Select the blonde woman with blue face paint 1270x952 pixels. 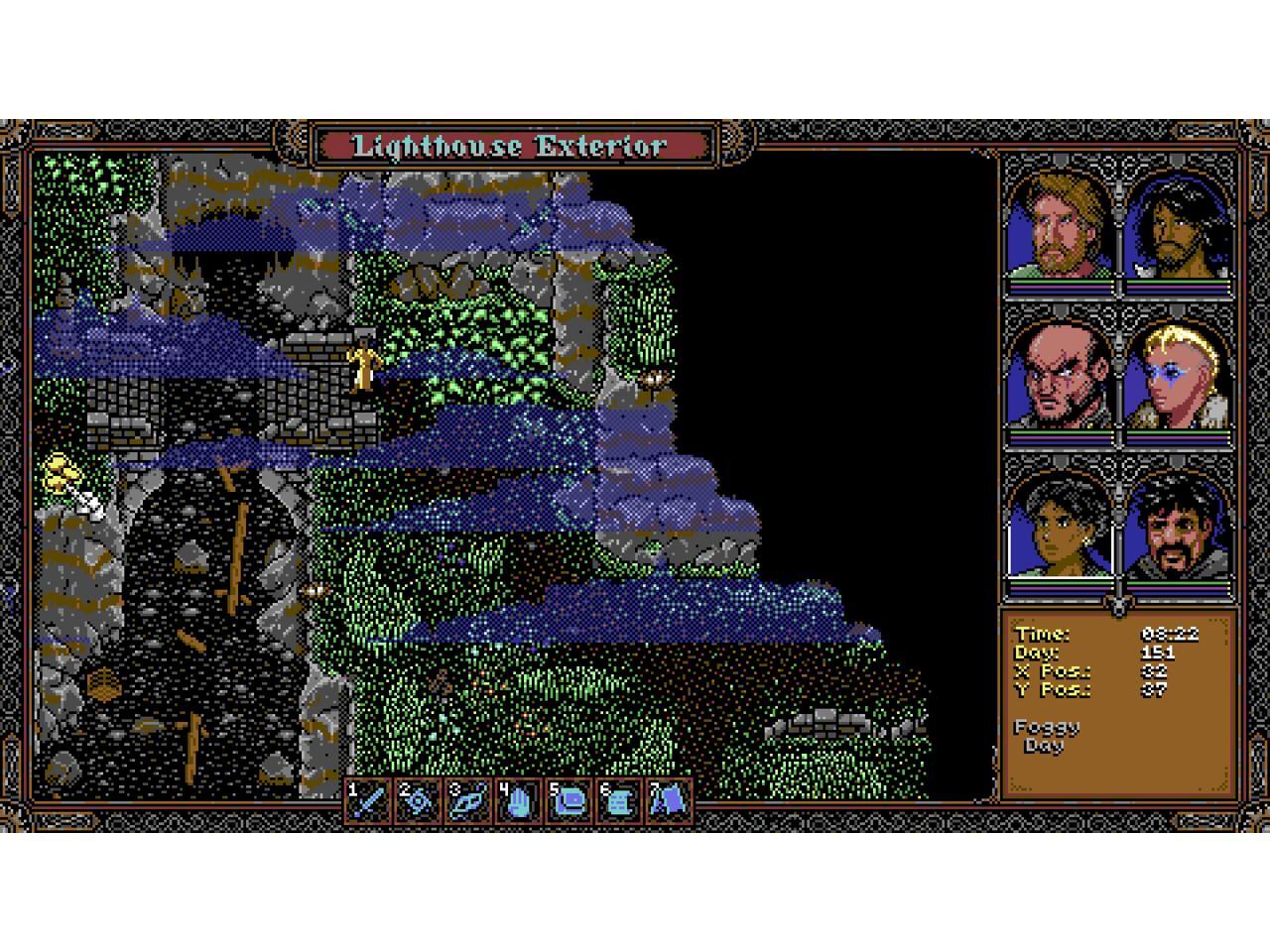[1179, 379]
